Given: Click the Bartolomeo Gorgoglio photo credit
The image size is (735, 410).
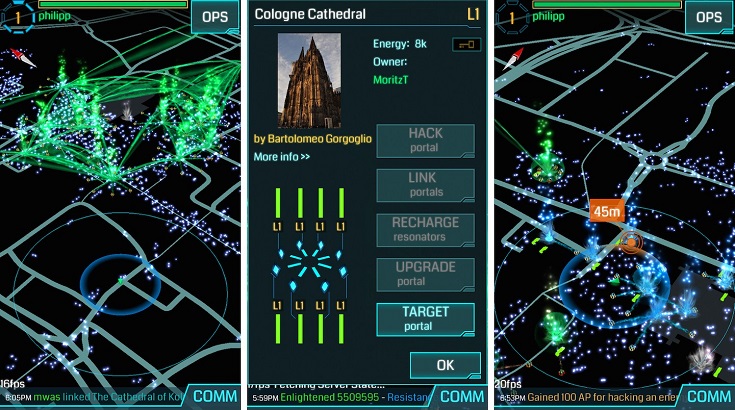Looking at the screenshot, I should [x=312, y=139].
